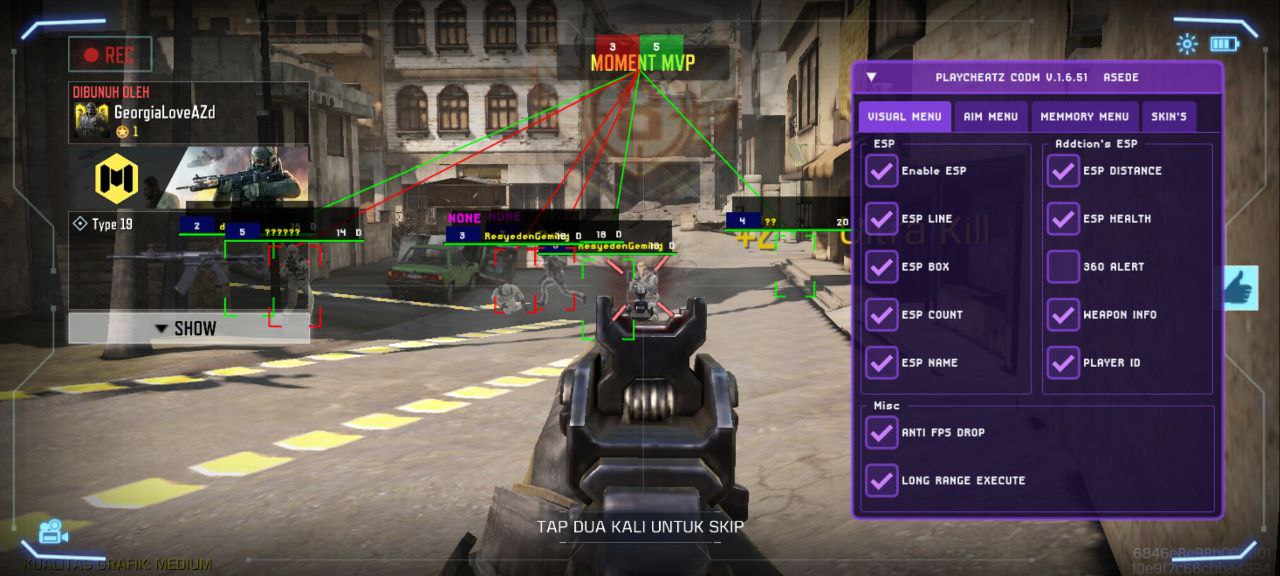
Task: Enable the 360 ALERT checkbox
Action: tap(1063, 267)
